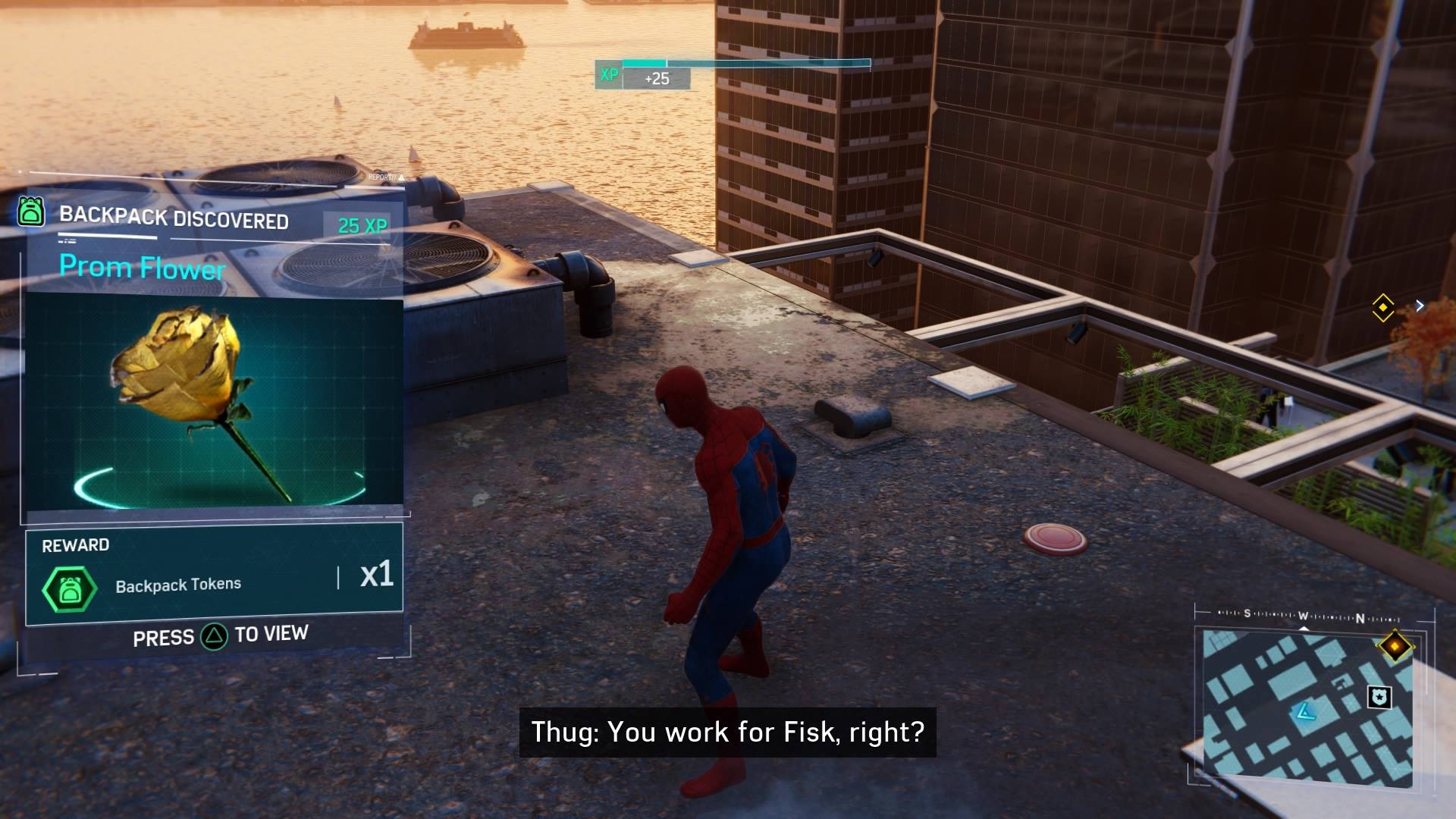Click the orange diamond objective marker on minimap

1395,646
